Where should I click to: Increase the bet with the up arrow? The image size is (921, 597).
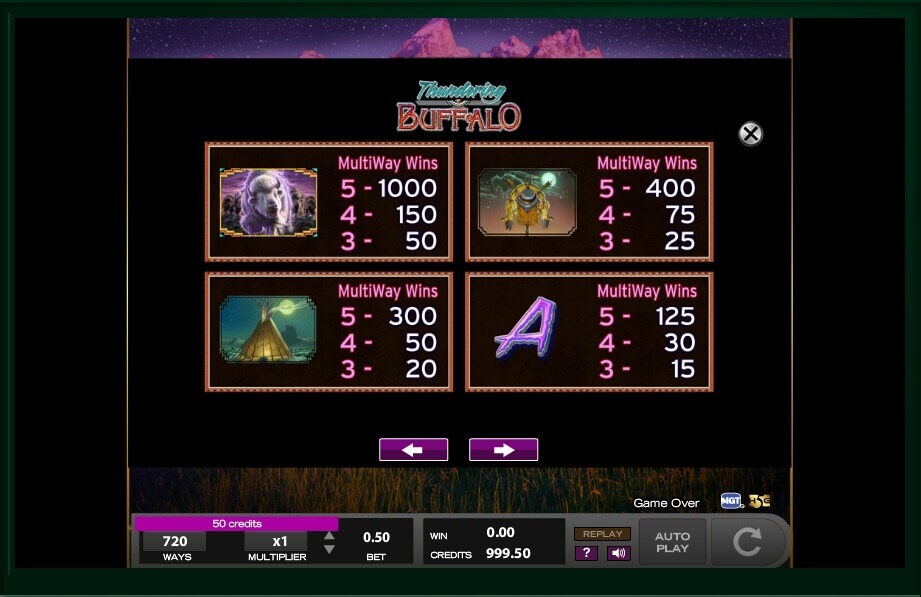[329, 536]
